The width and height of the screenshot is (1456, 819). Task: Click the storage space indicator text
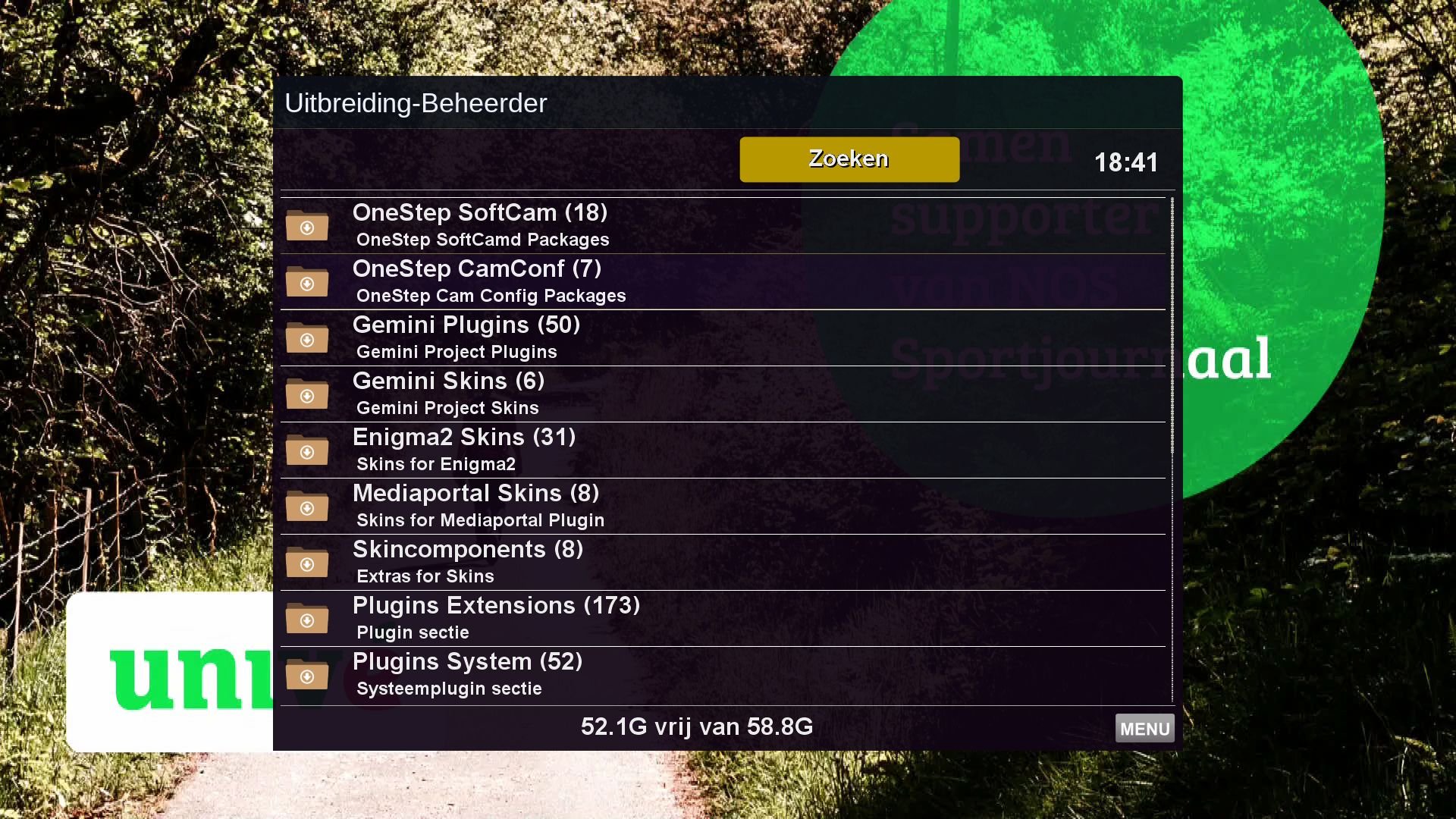(696, 726)
